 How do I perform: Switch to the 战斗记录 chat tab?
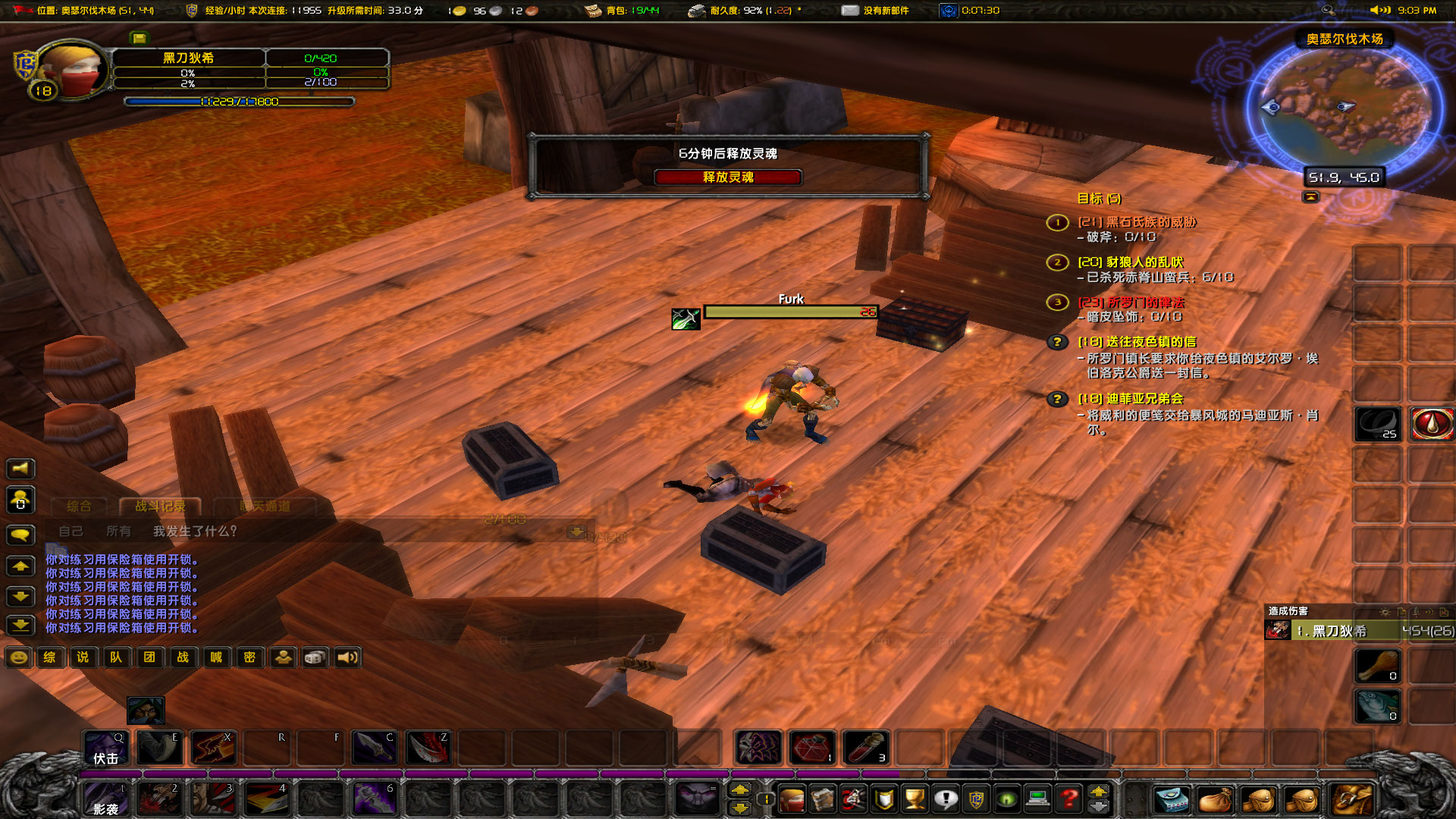161,507
